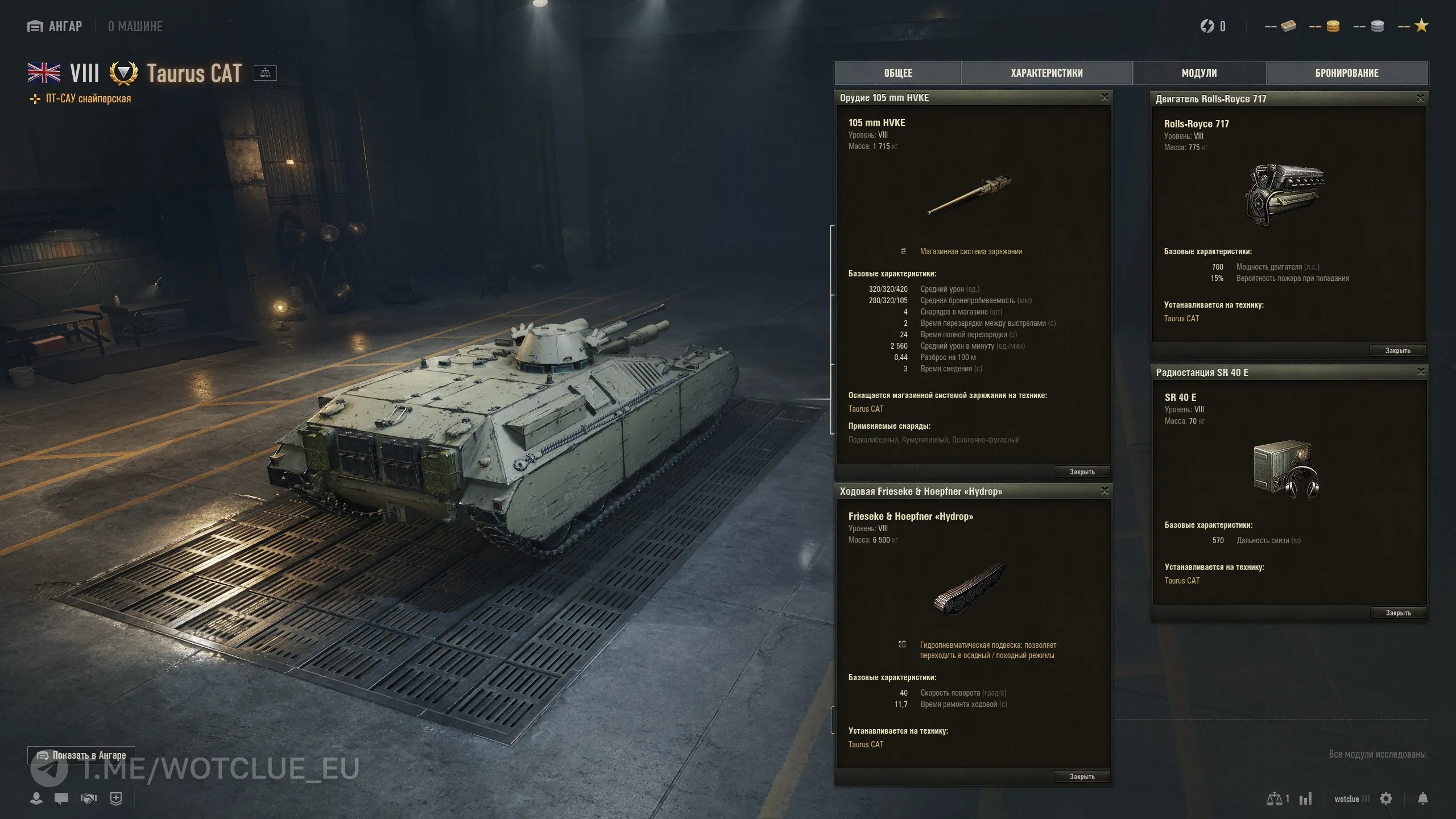Select the Модули tab
This screenshot has width=1456, height=819.
point(1199,73)
